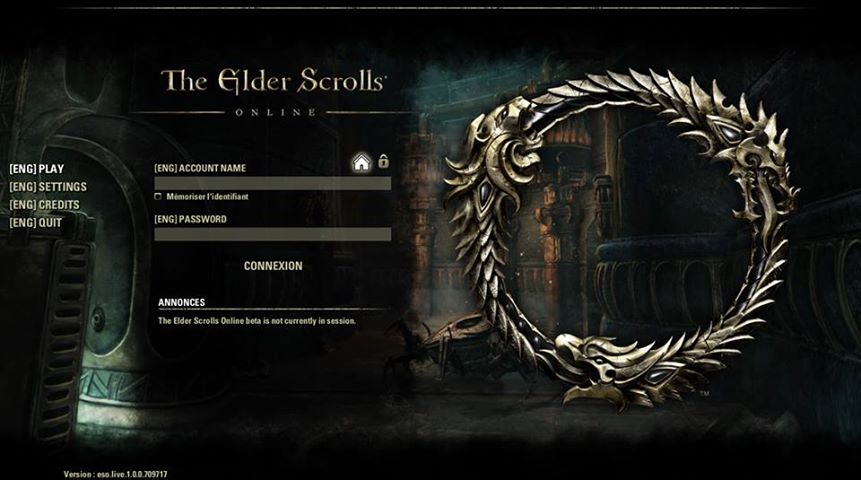Choose QUIT to exit the game
861x480 pixels.
[36, 223]
